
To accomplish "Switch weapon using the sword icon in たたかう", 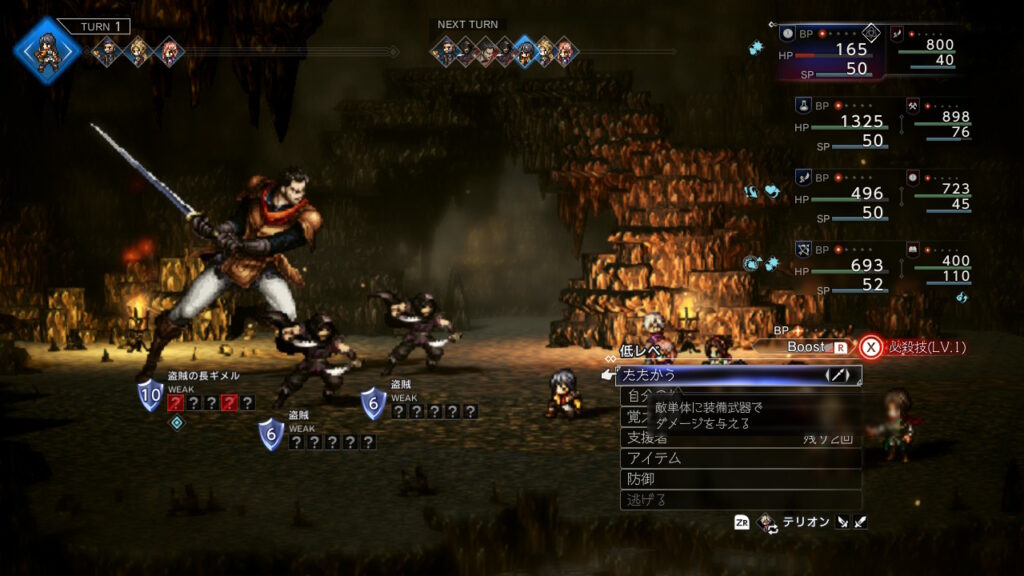I will pos(837,375).
